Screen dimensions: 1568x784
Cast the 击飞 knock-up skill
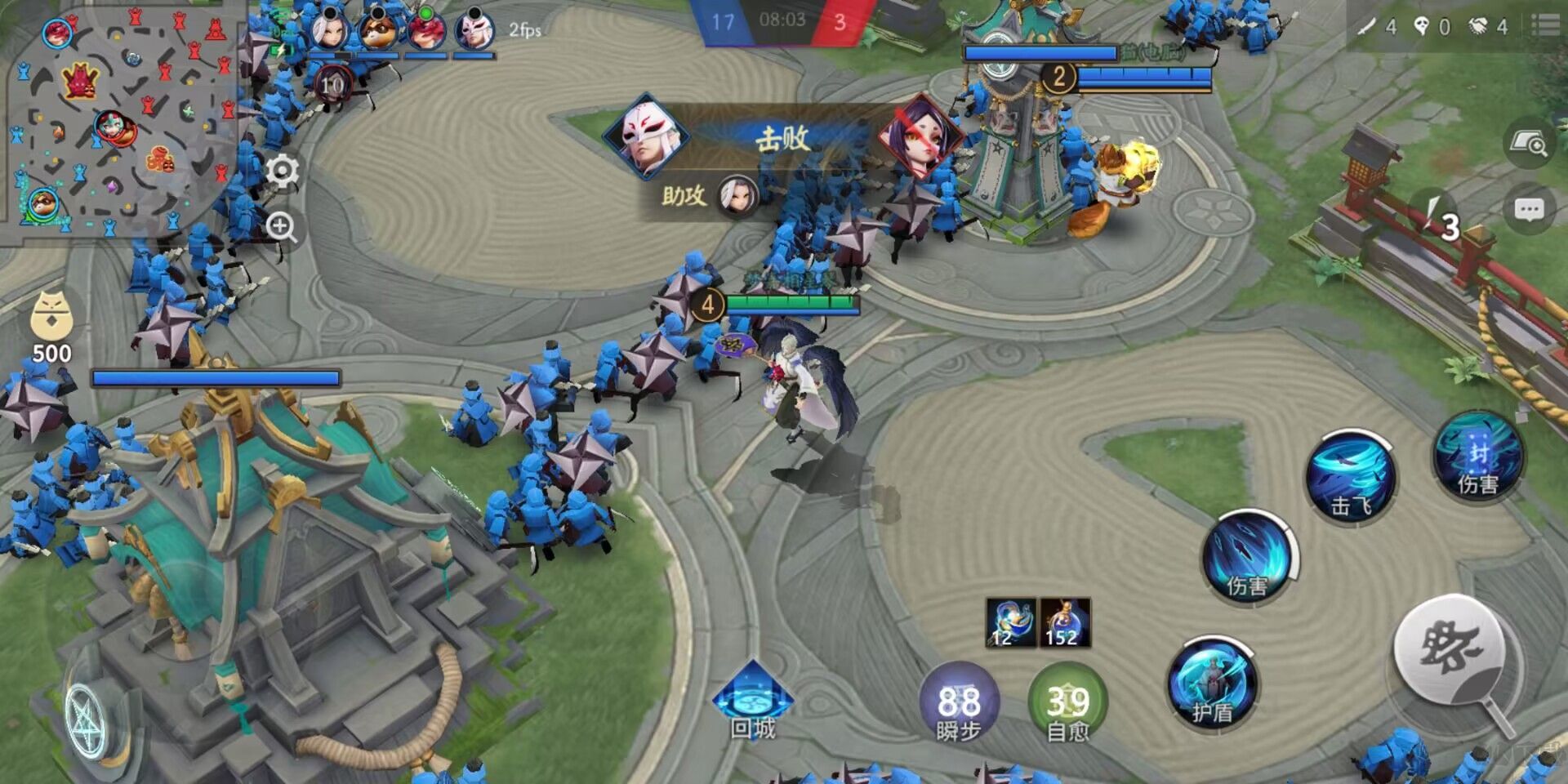pyautogui.click(x=1351, y=477)
